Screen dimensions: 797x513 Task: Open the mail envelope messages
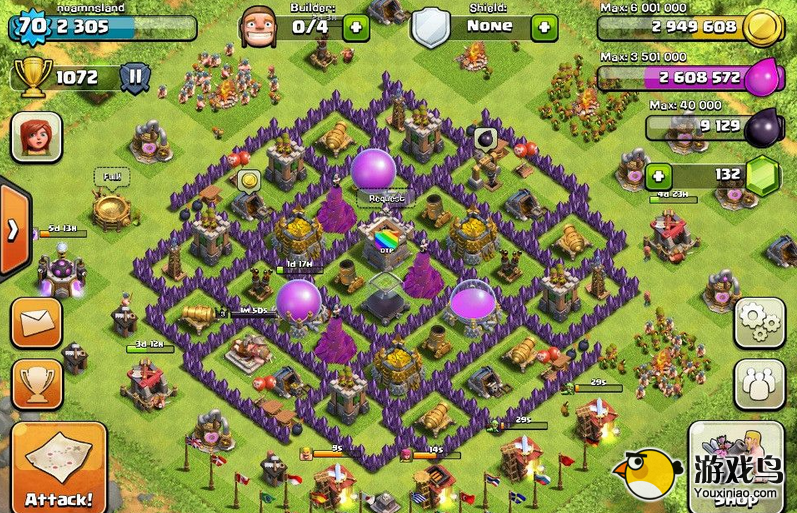click(x=36, y=322)
